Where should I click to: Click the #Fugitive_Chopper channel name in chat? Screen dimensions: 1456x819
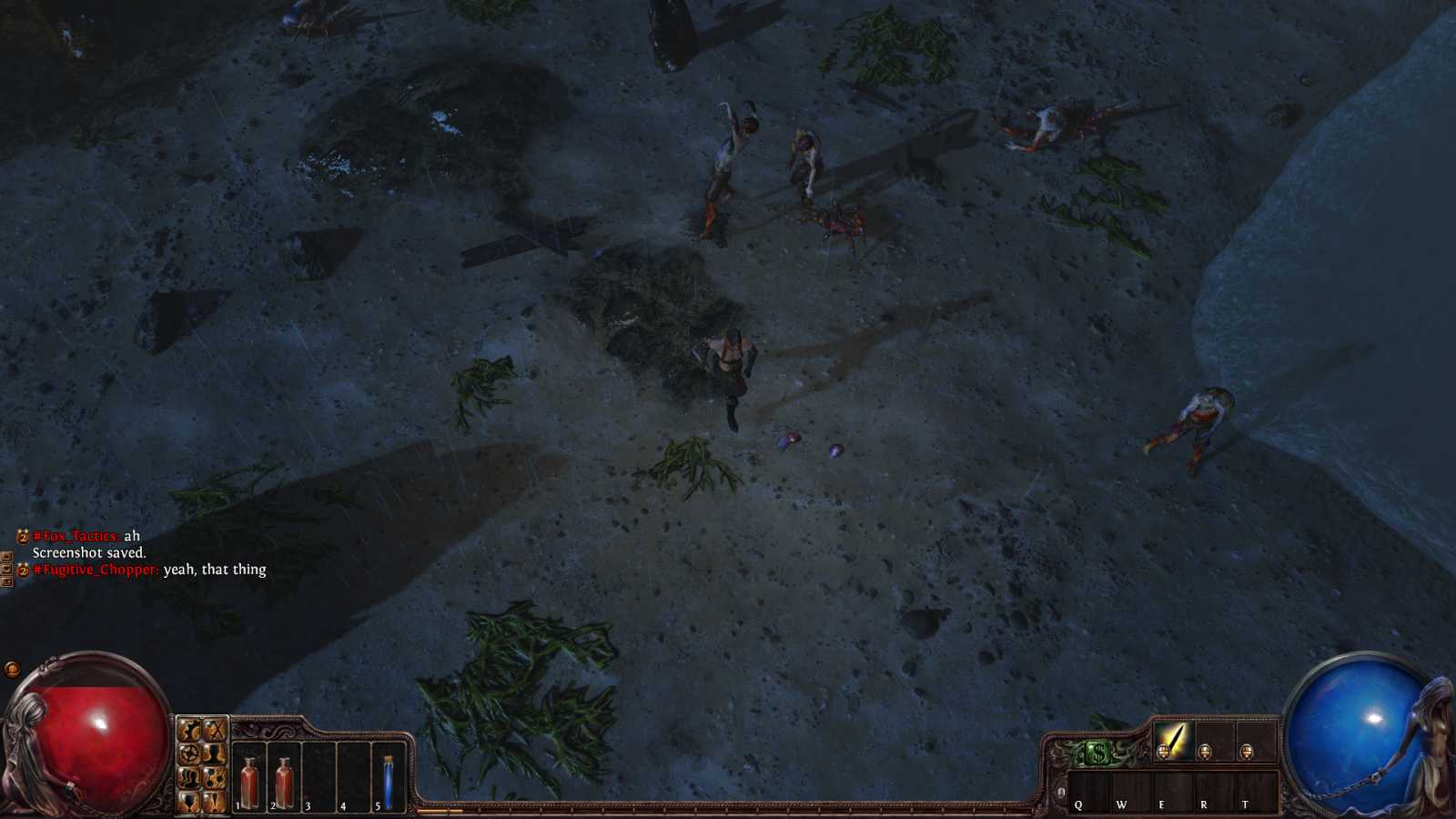point(95,570)
